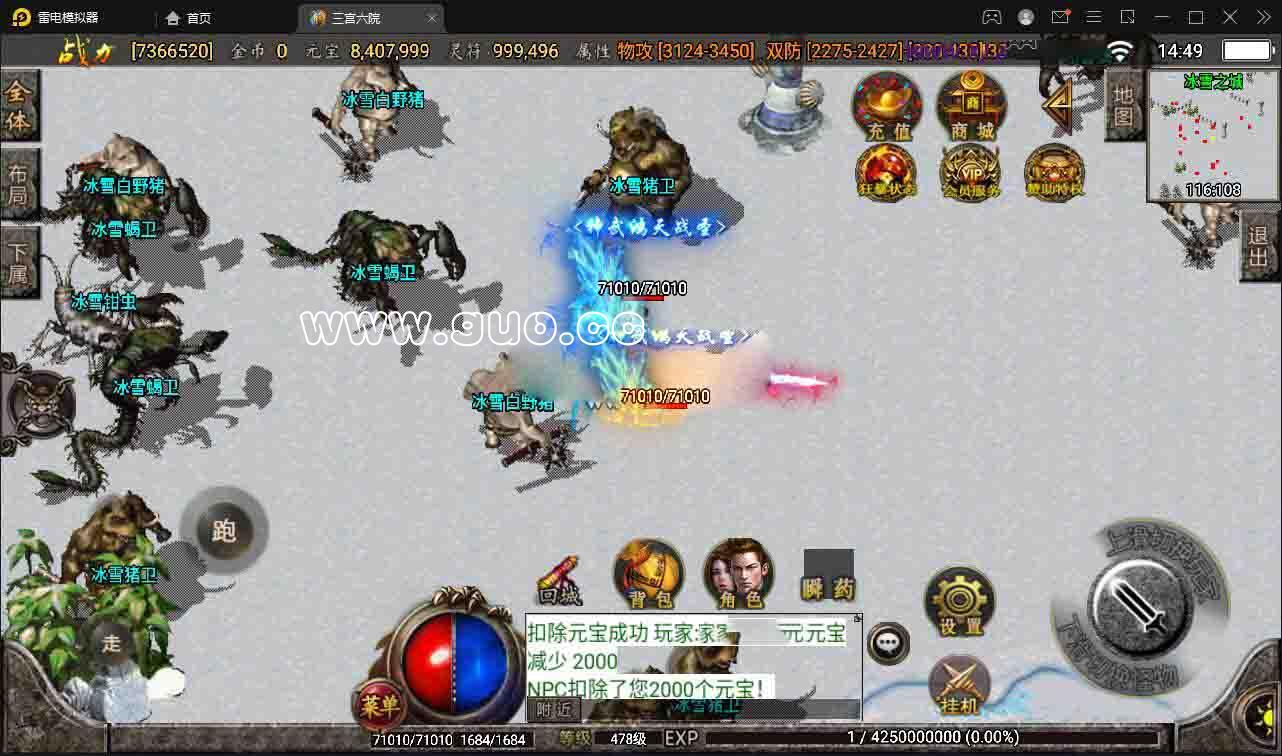Open the 设置 settings gear icon
Image resolution: width=1282 pixels, height=756 pixels.
959,600
